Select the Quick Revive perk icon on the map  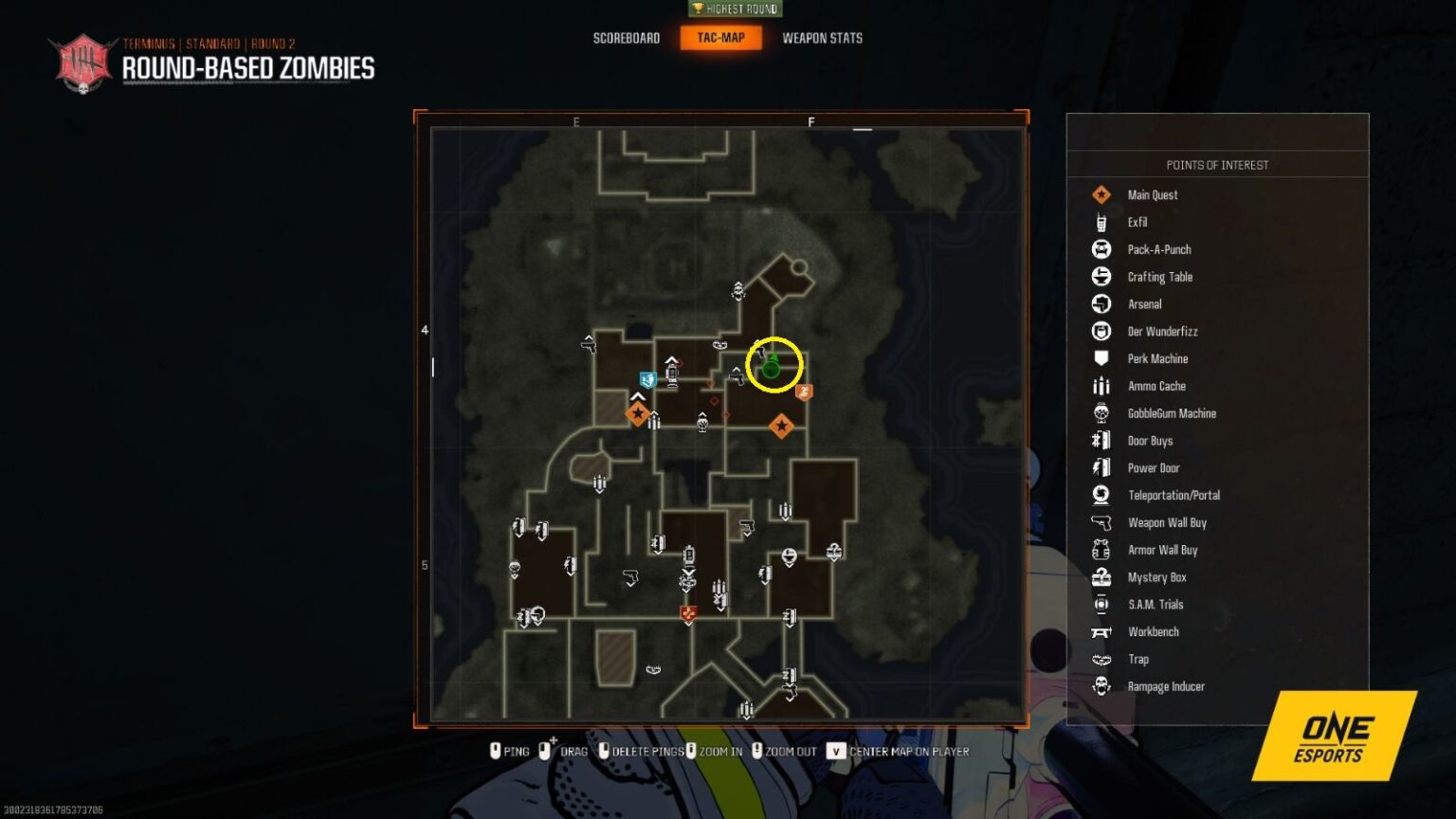coord(647,379)
